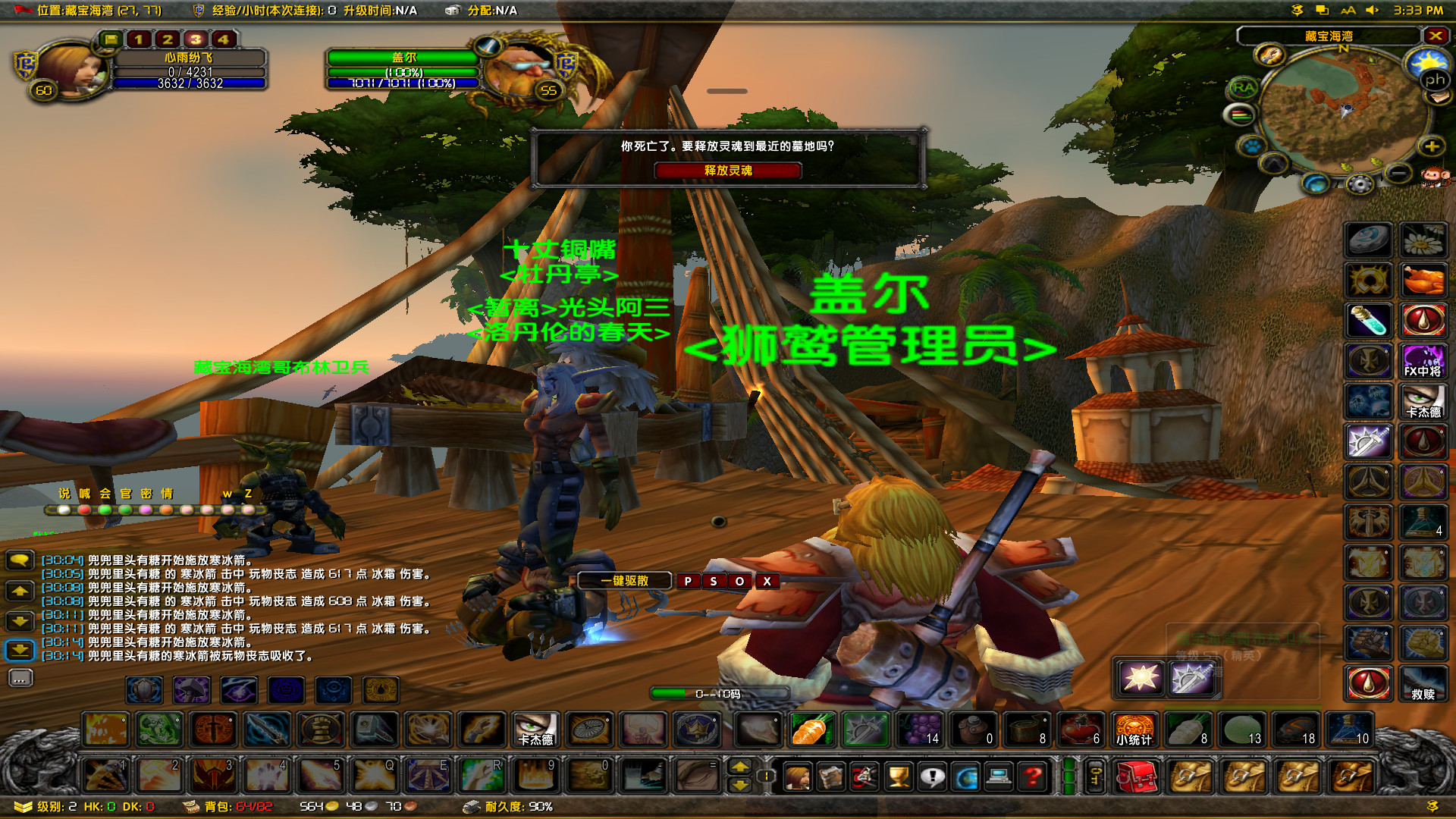The image size is (1456, 819).
Task: Zoom in the minimap with the plus button
Action: tap(1431, 146)
